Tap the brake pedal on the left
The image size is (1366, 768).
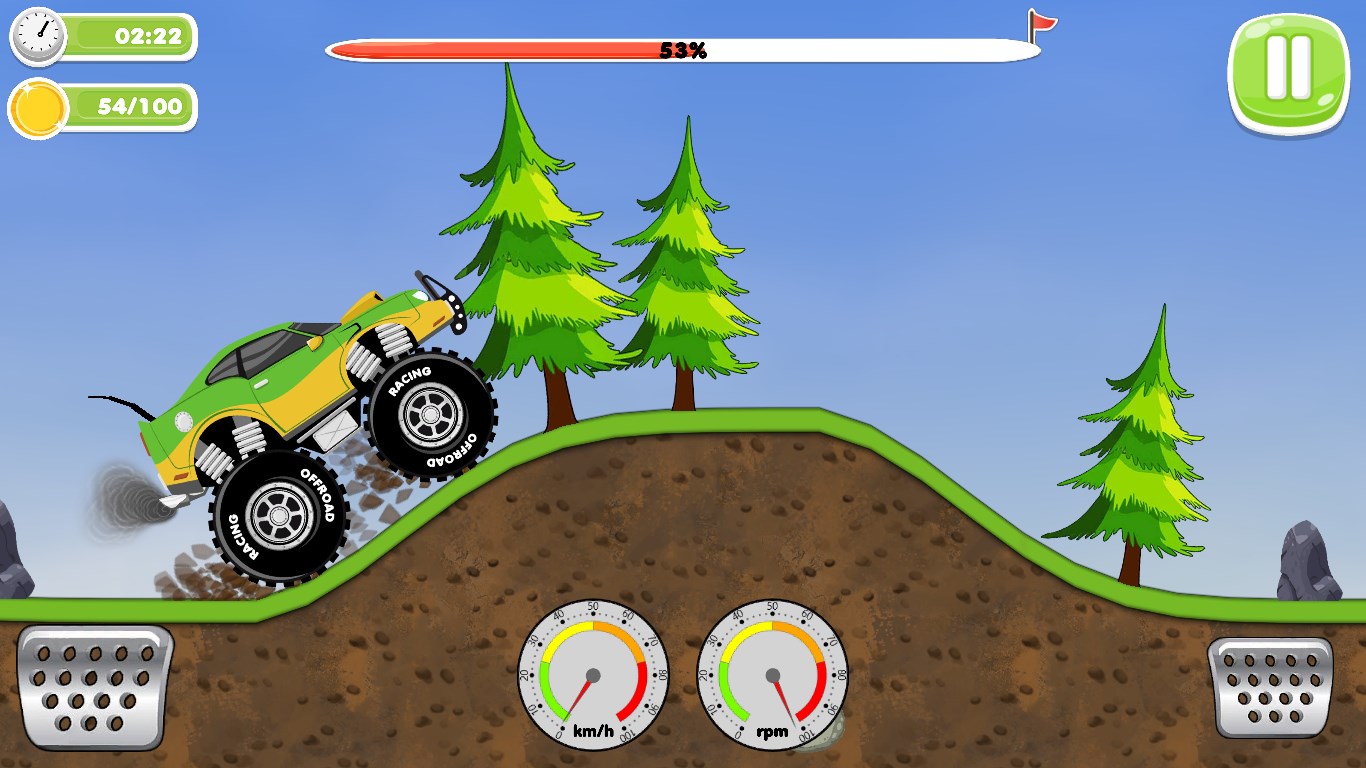95,687
